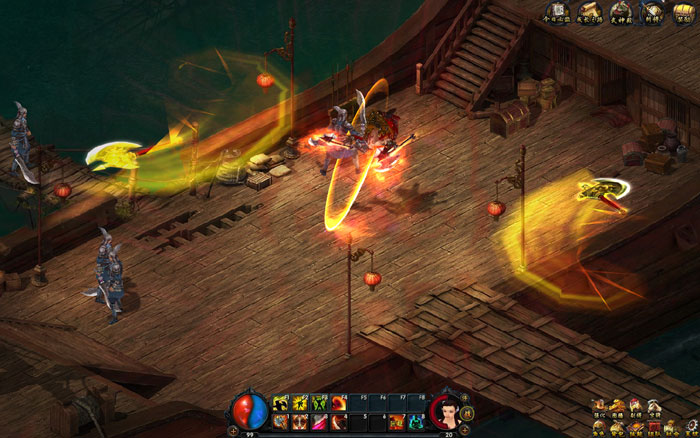Use the slot 4 red swirl skill
The height and width of the screenshot is (438, 700).
(x=338, y=422)
